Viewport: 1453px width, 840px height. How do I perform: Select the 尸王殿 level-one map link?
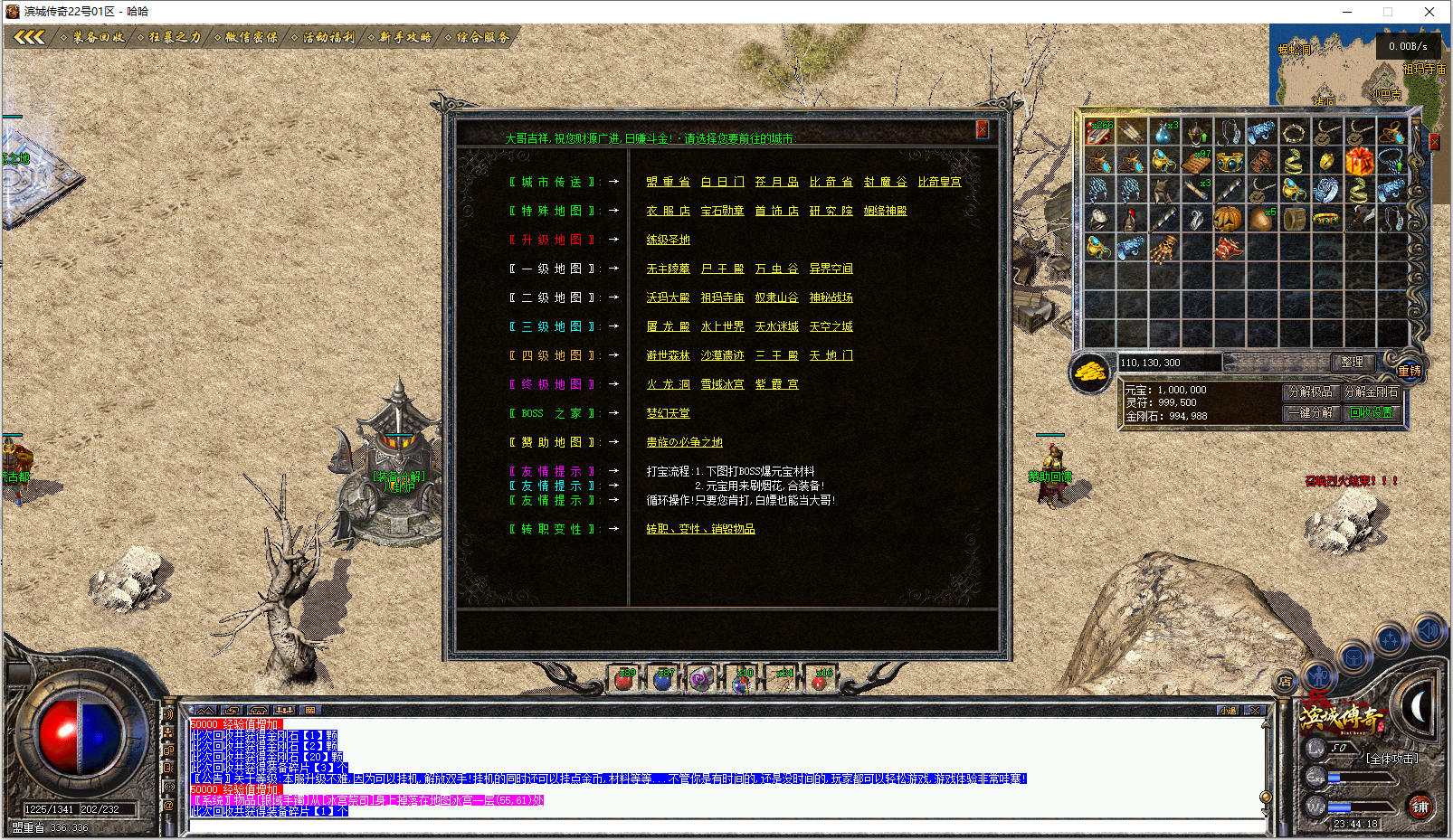722,269
